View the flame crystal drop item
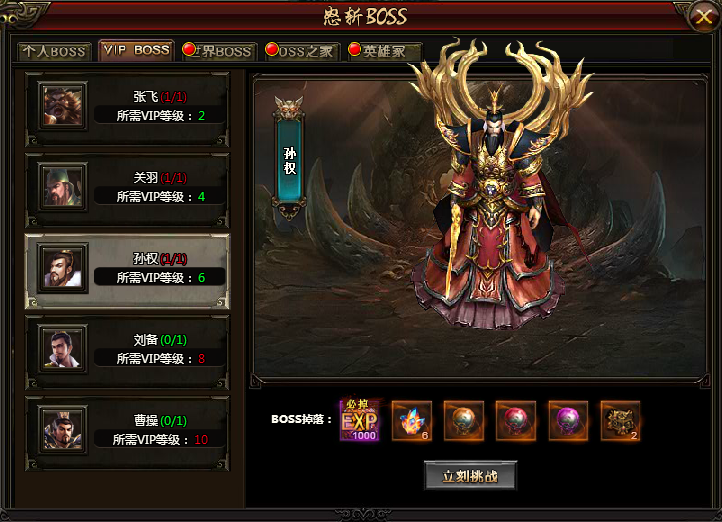This screenshot has width=722, height=522. [x=411, y=420]
